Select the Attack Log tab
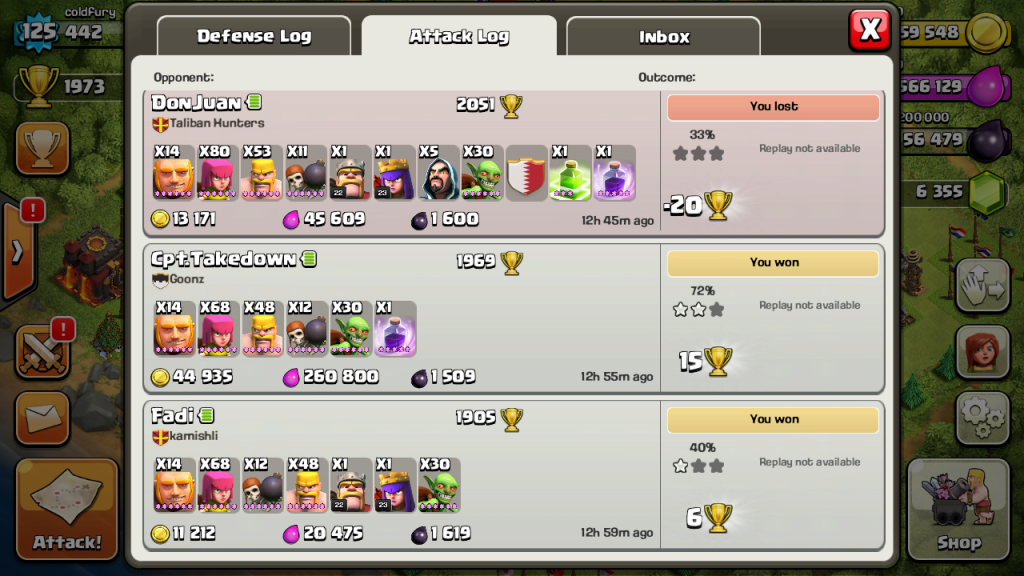The width and height of the screenshot is (1024, 576). click(458, 37)
